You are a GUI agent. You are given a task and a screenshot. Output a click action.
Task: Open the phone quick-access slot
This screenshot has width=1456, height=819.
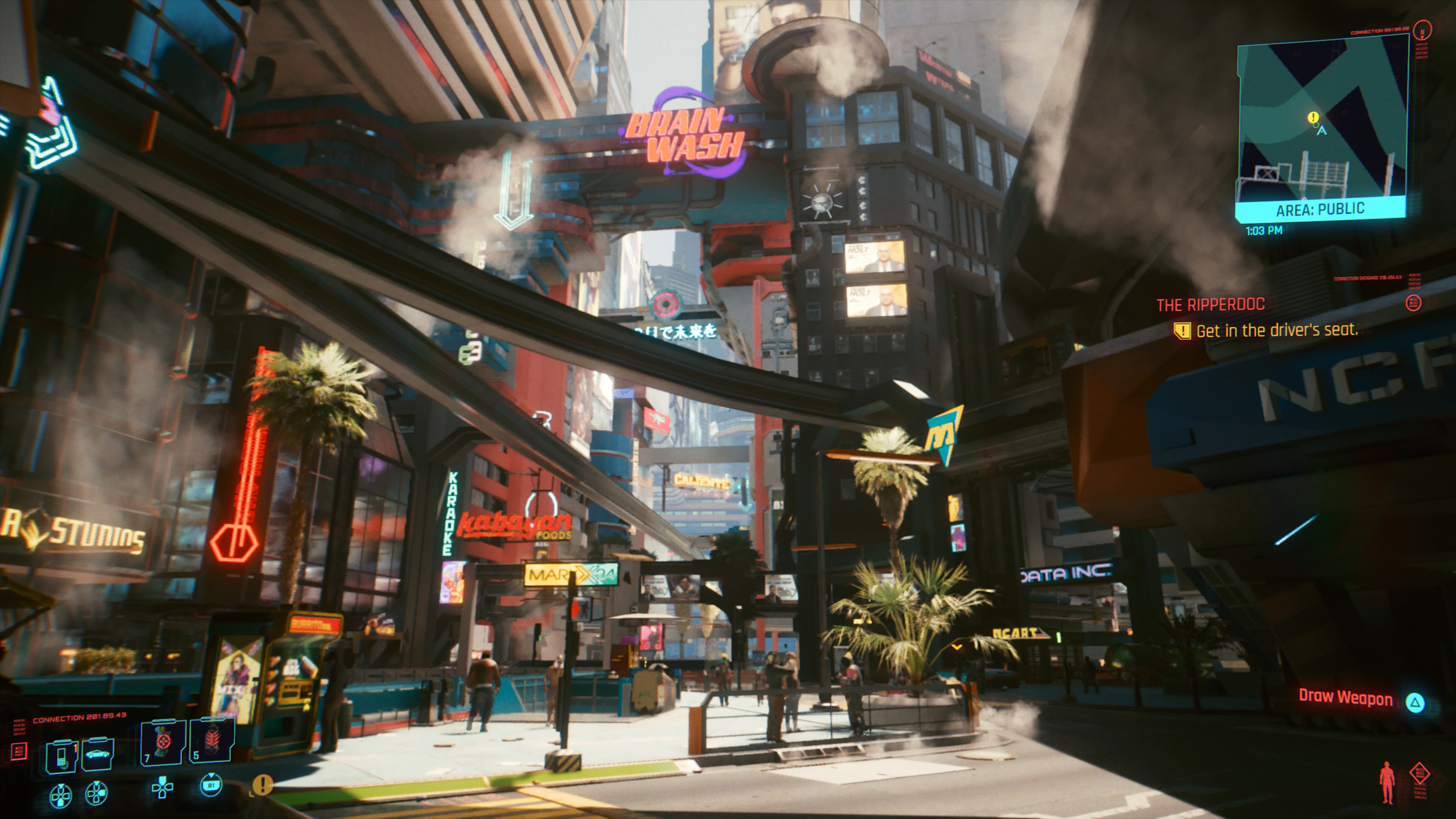[61, 755]
